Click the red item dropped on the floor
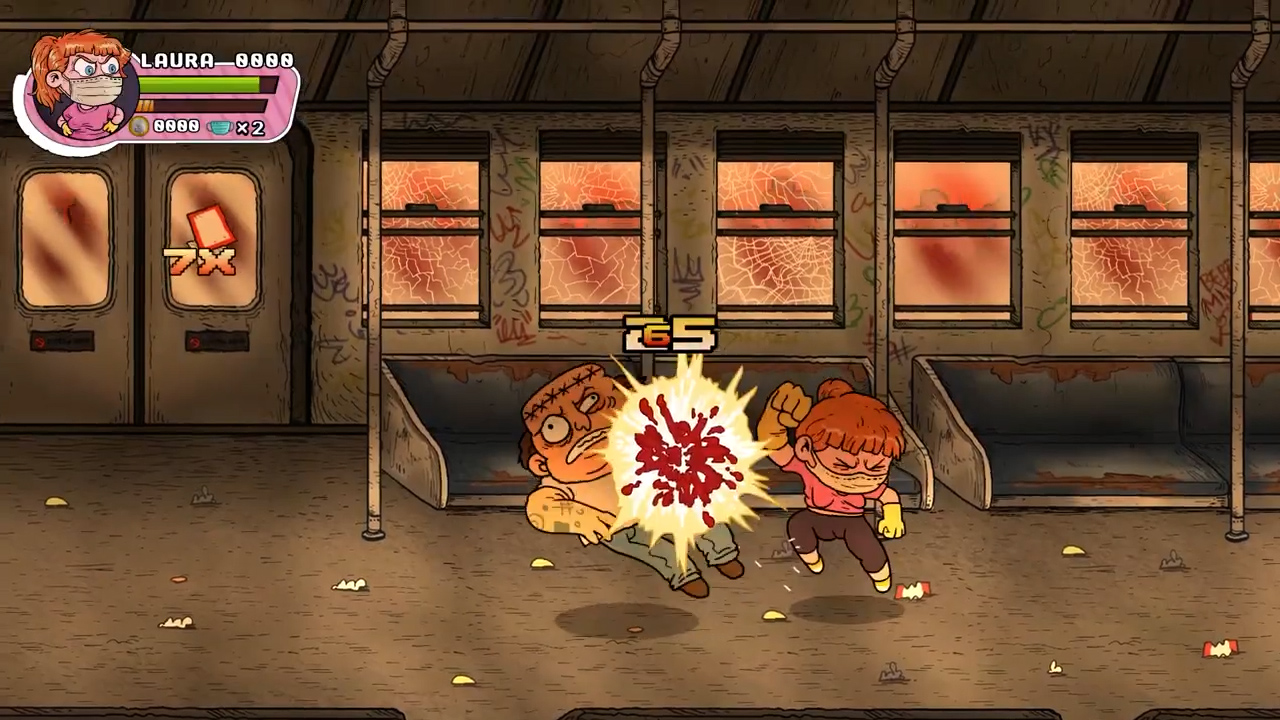 (x=915, y=592)
